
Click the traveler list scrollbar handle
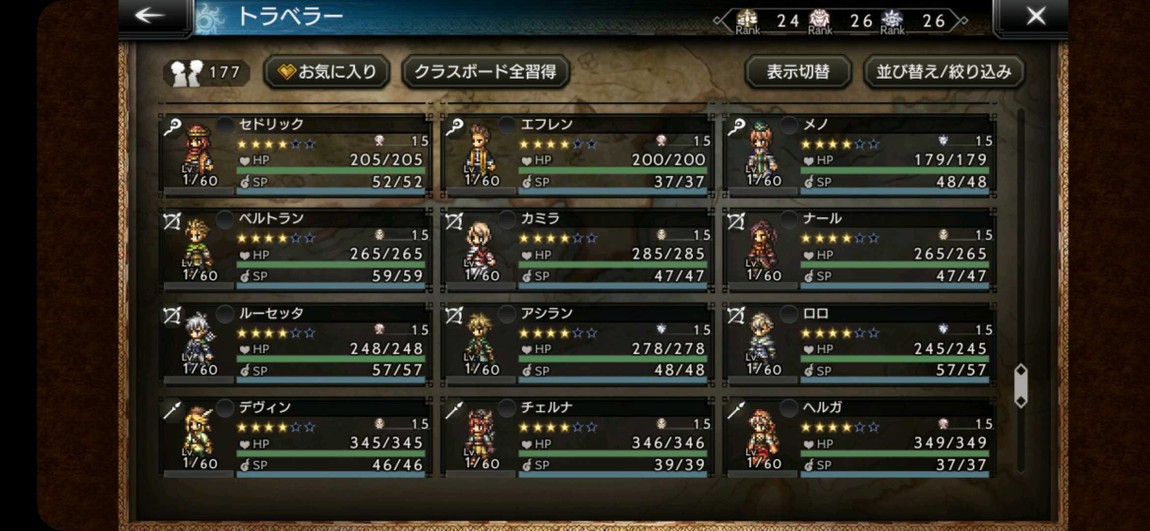pos(1020,385)
